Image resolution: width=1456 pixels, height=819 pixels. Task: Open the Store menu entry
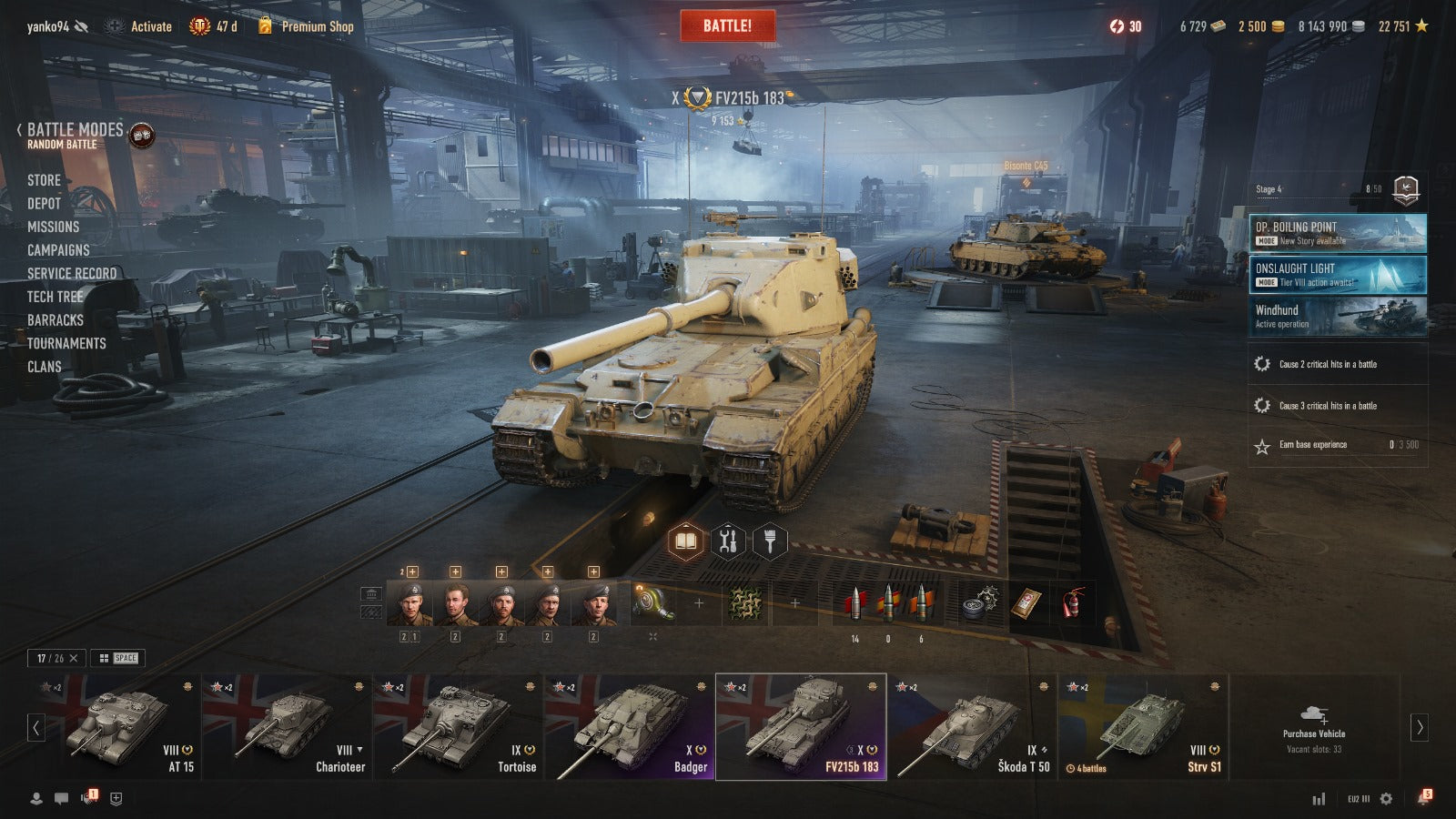click(44, 180)
